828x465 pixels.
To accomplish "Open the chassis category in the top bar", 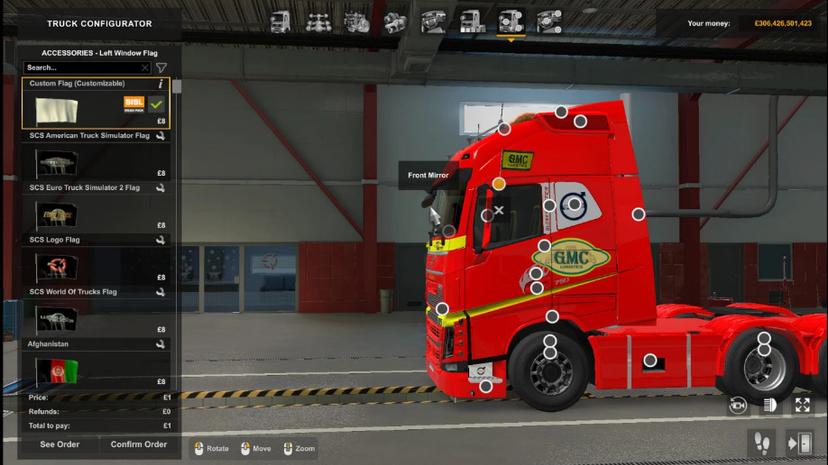I will pos(319,21).
